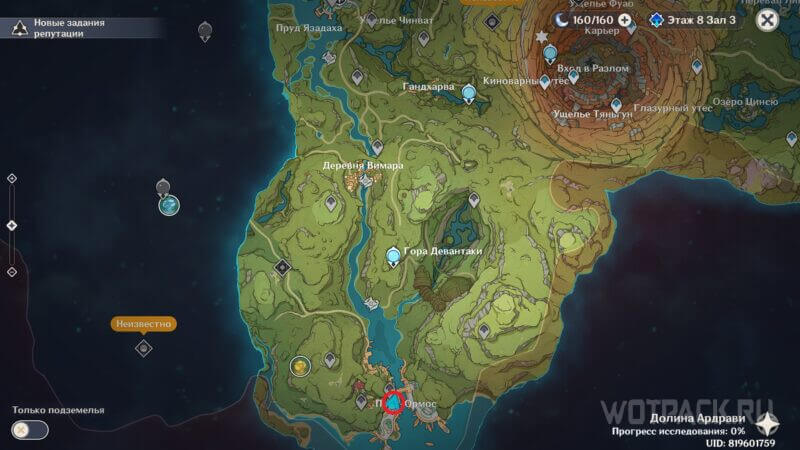Image resolution: width=800 pixels, height=450 pixels.
Task: Select the Гора Девантаки Statue of the Seven marker
Action: 395,258
